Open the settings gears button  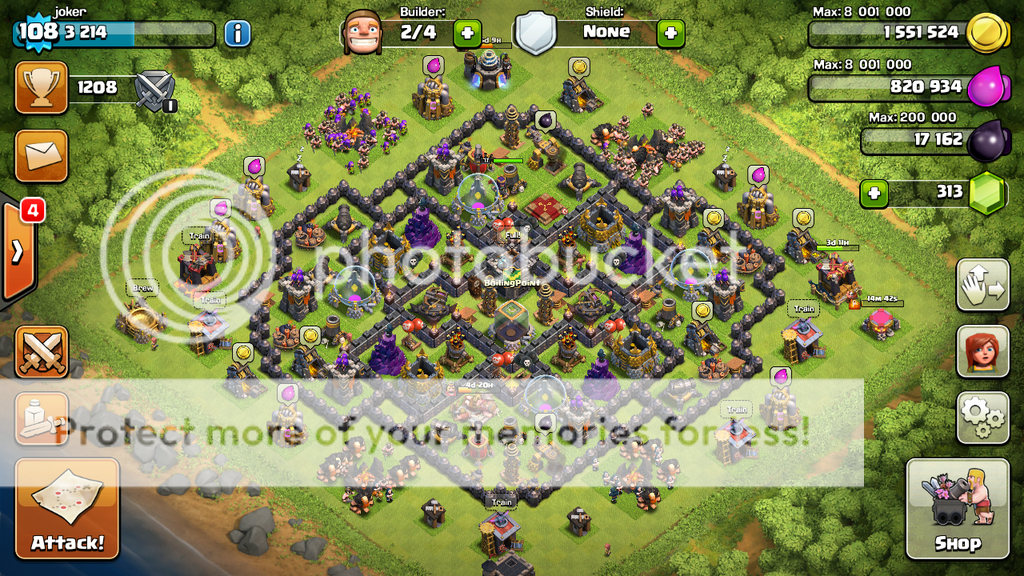point(982,417)
